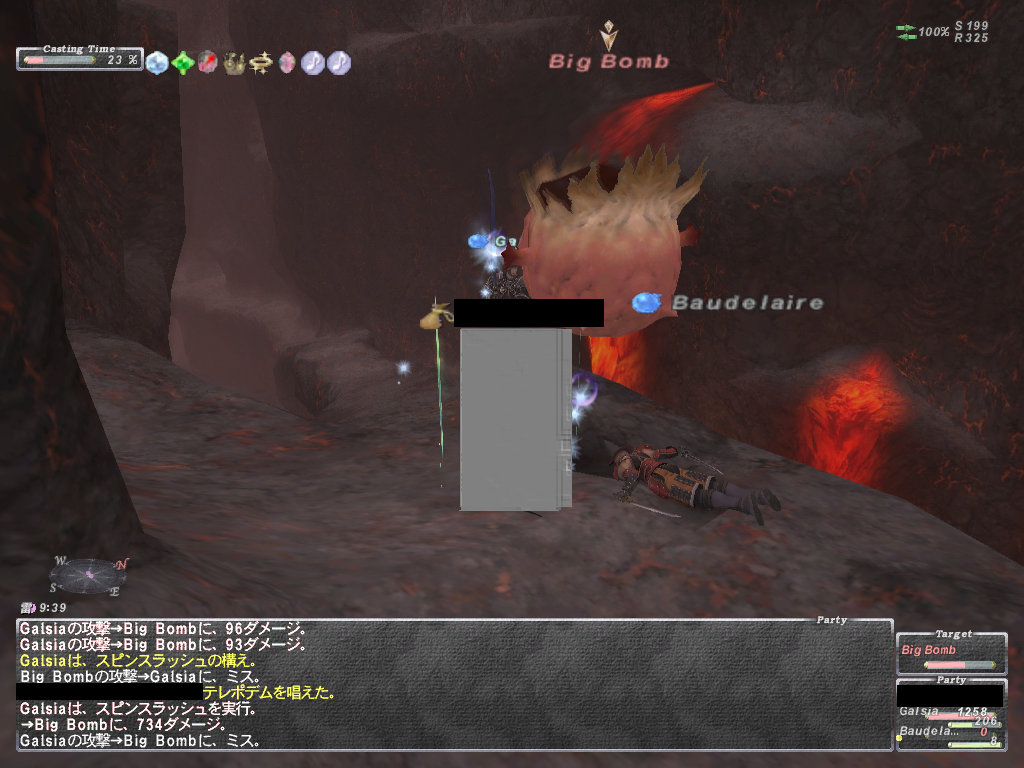The width and height of the screenshot is (1024, 768).
Task: Select the golden halo ring status icon
Action: tap(261, 63)
